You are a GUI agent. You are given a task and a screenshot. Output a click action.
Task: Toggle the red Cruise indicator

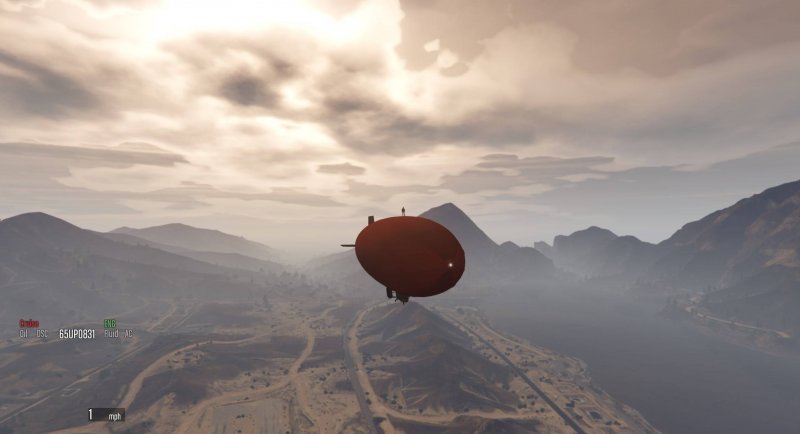tap(28, 324)
